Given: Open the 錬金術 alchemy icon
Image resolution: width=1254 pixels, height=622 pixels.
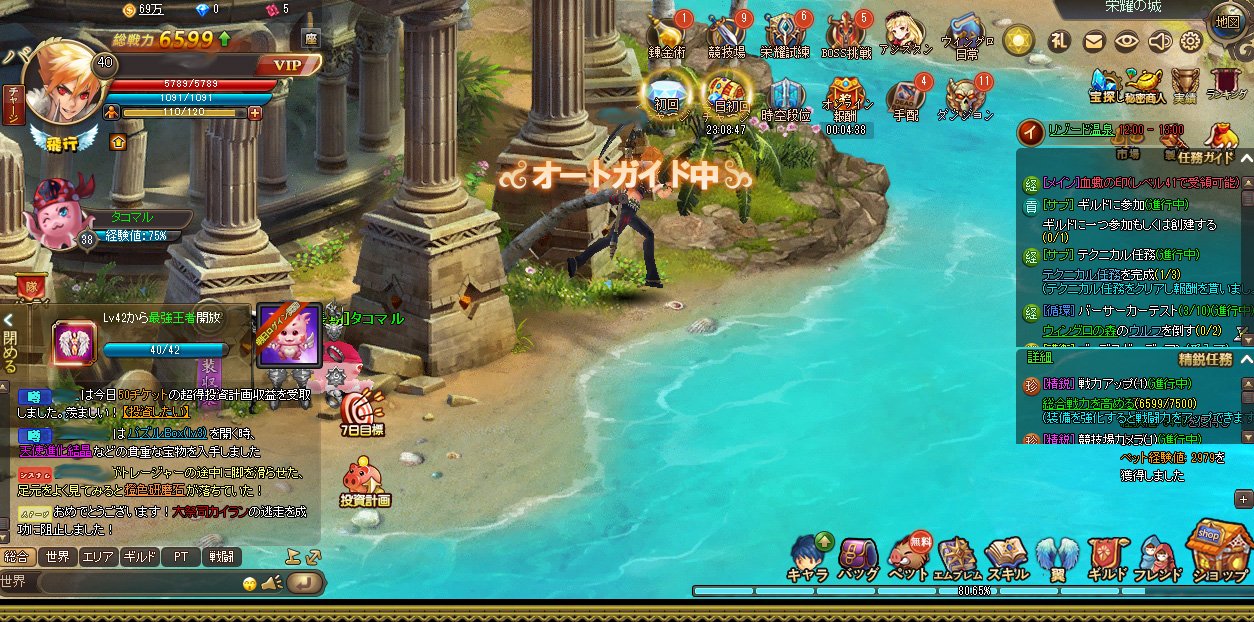Looking at the screenshot, I should (x=667, y=35).
